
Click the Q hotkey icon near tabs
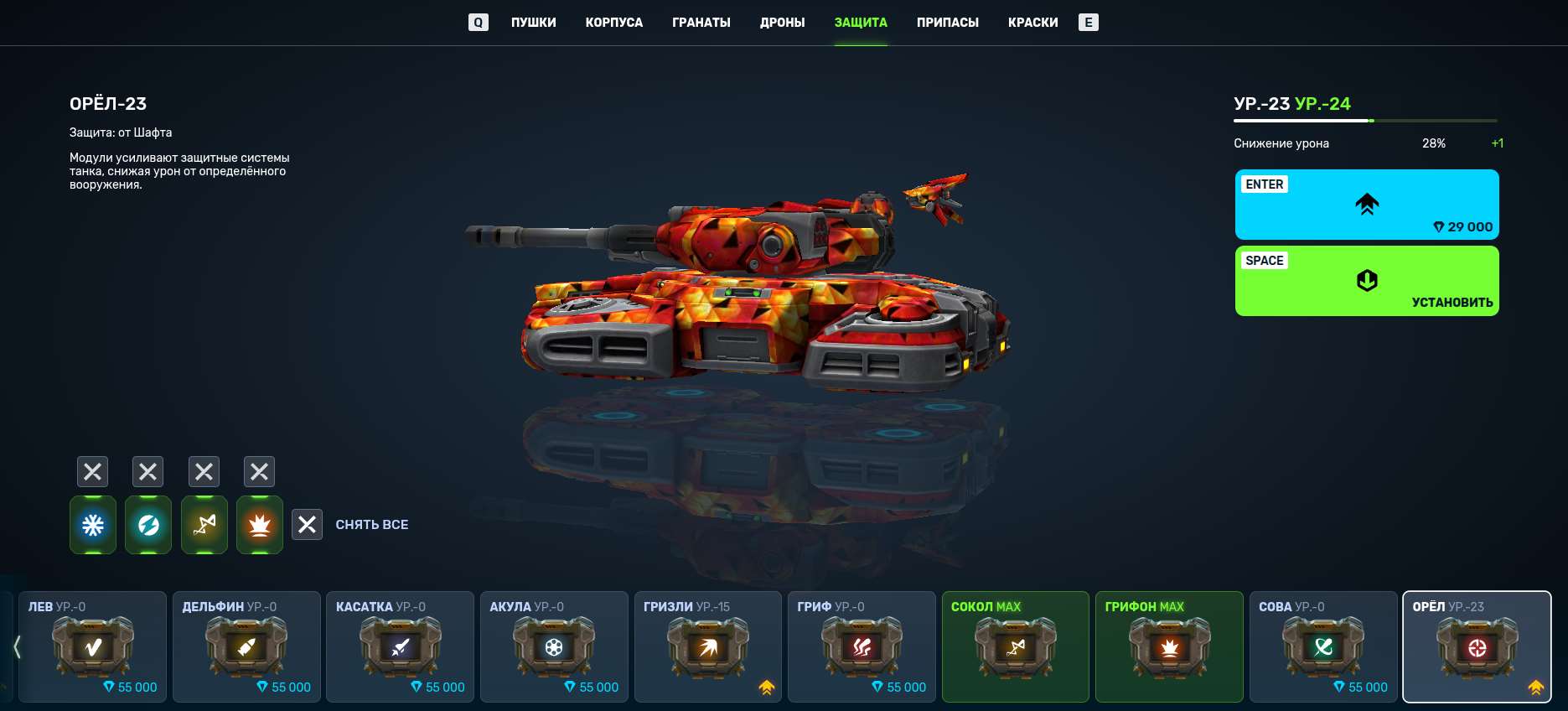[x=478, y=22]
